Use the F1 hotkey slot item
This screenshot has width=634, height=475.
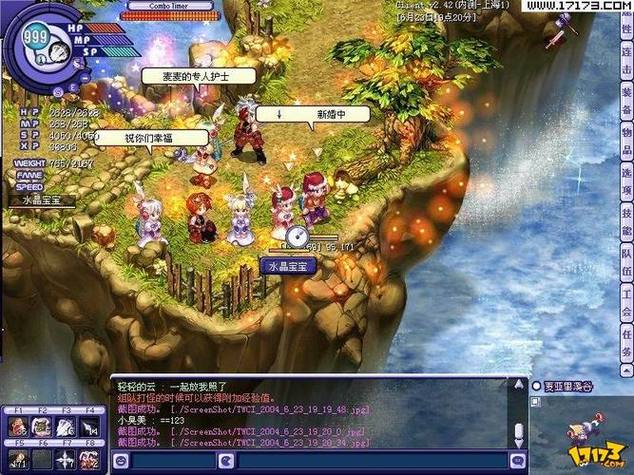point(17,427)
